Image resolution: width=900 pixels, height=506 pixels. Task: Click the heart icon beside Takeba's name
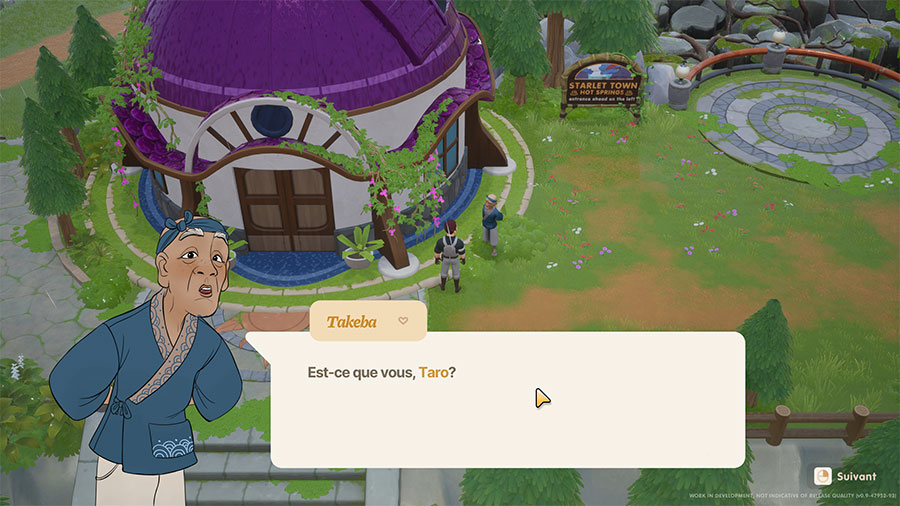click(403, 321)
